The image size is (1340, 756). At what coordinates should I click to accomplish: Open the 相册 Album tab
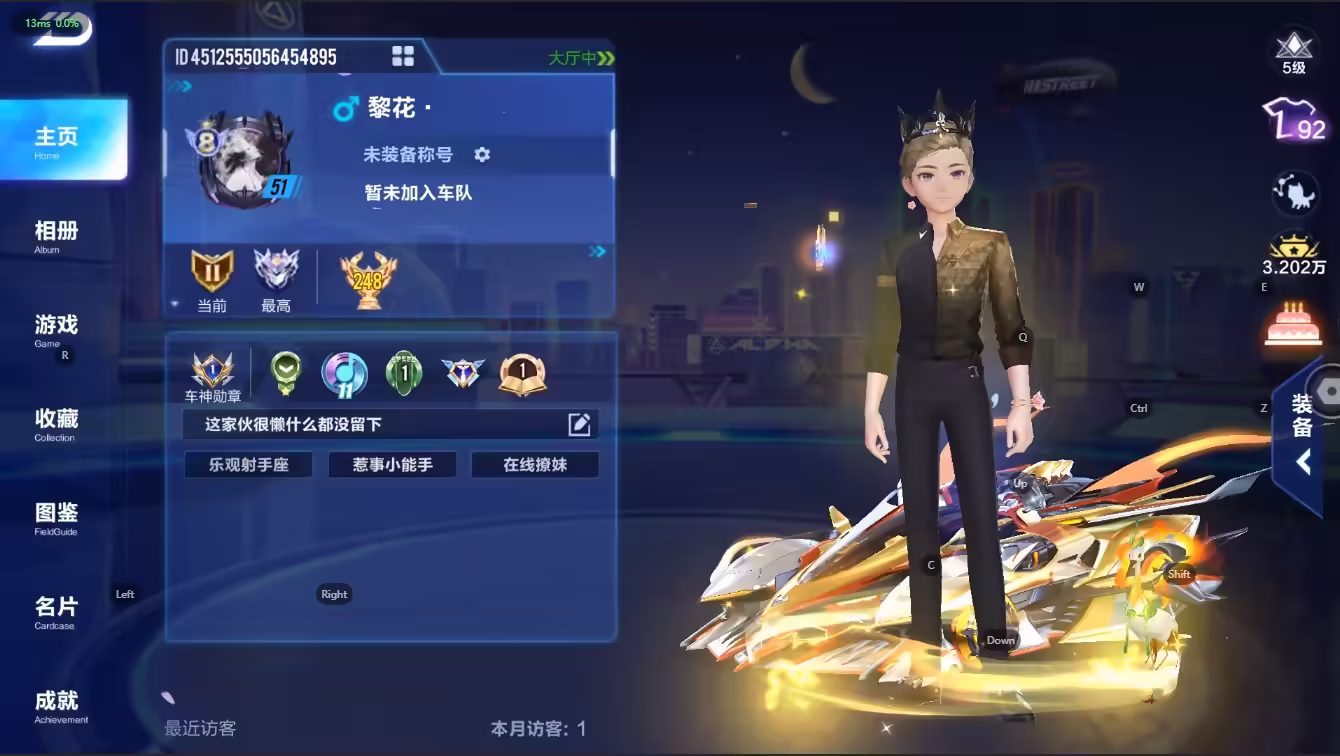pos(57,235)
